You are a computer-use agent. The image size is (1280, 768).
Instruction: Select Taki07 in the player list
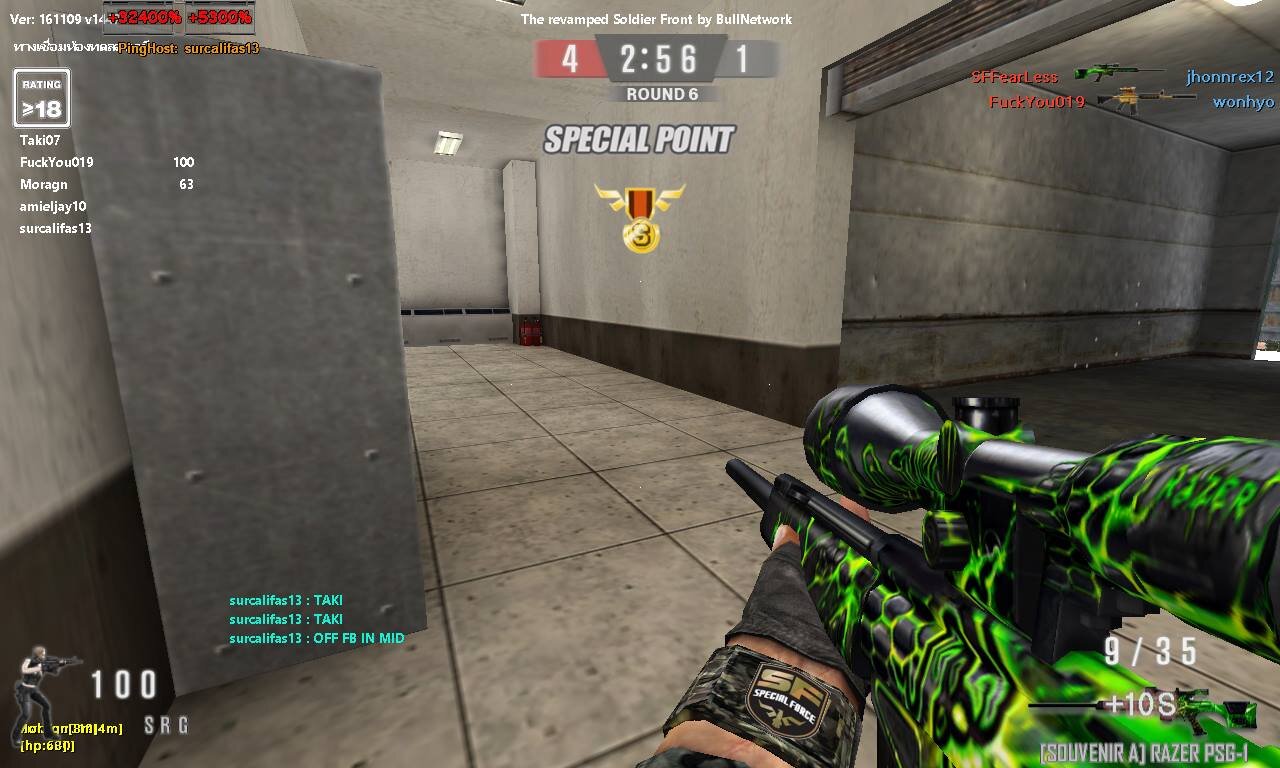[40, 140]
